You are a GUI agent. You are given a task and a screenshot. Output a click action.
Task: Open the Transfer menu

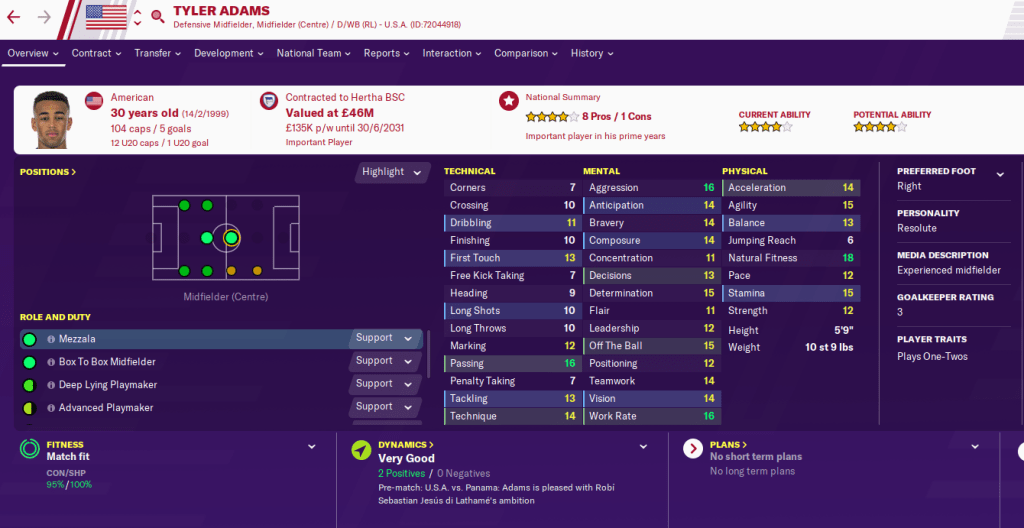(x=157, y=53)
